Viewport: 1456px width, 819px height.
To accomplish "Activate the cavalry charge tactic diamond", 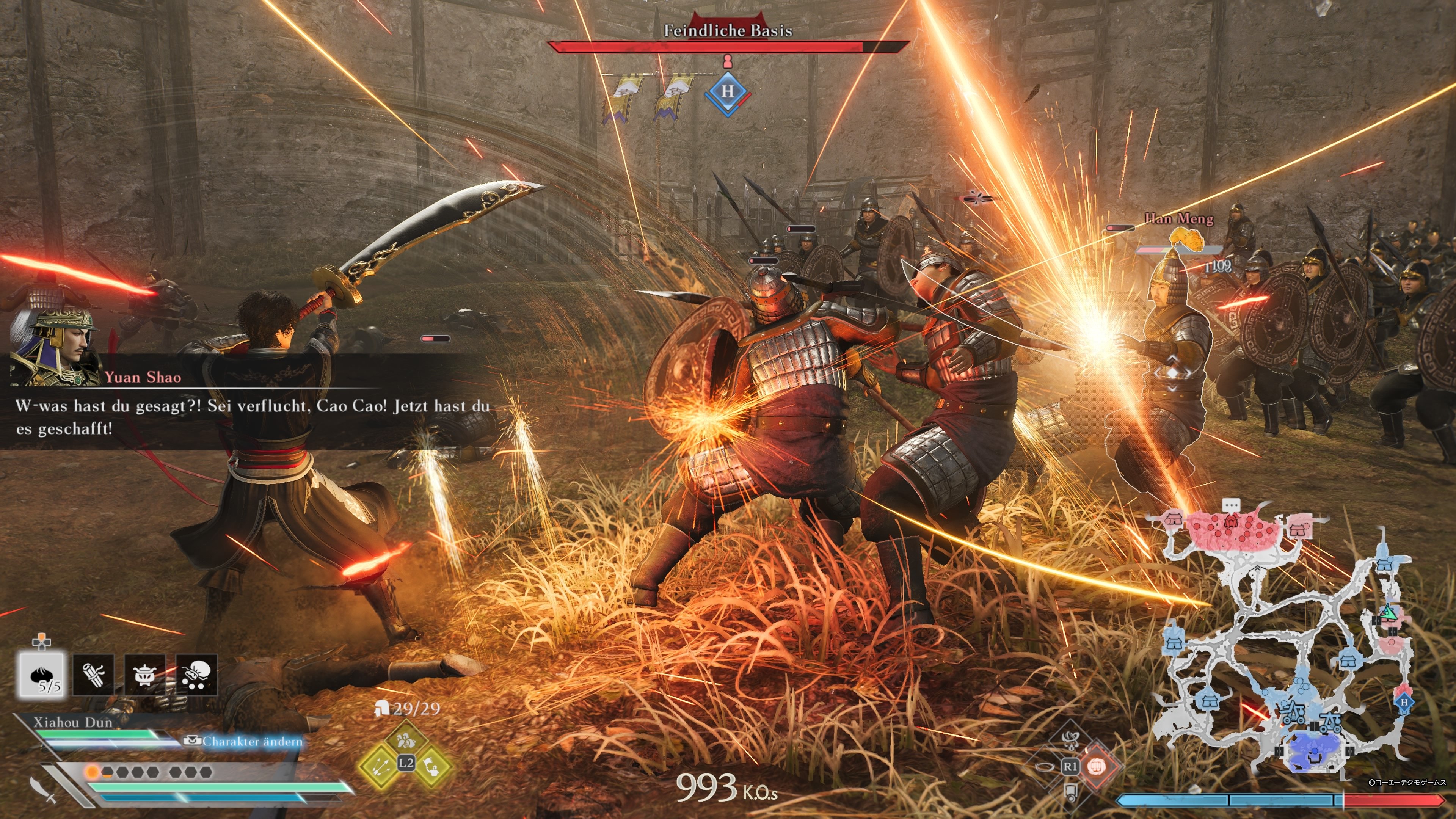I will 406,740.
